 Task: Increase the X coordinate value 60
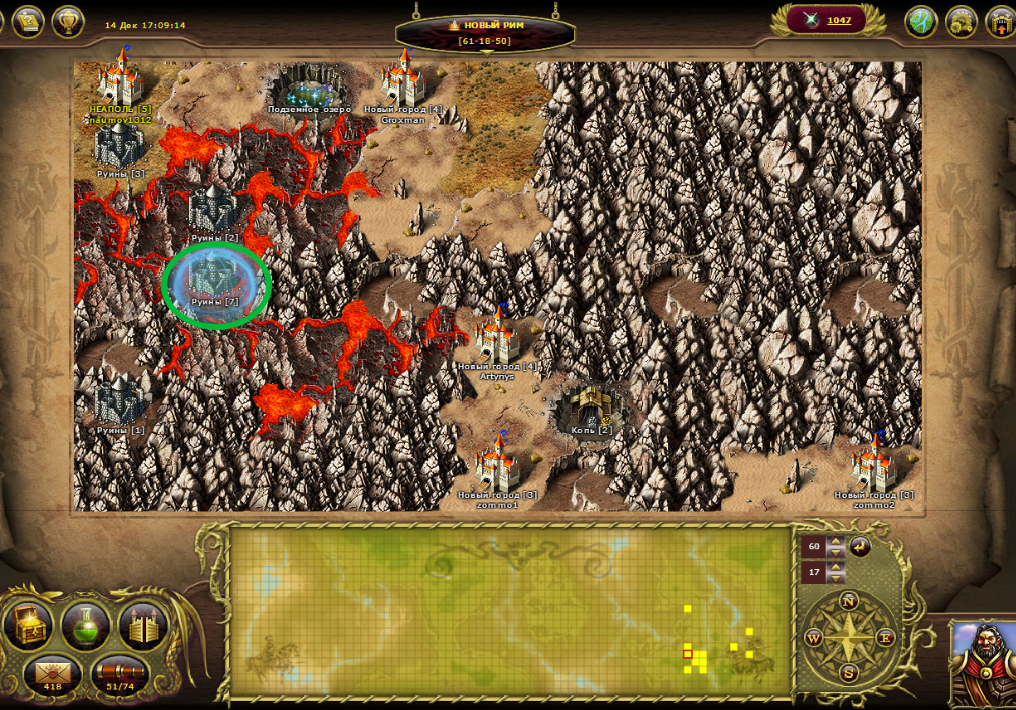pos(836,541)
